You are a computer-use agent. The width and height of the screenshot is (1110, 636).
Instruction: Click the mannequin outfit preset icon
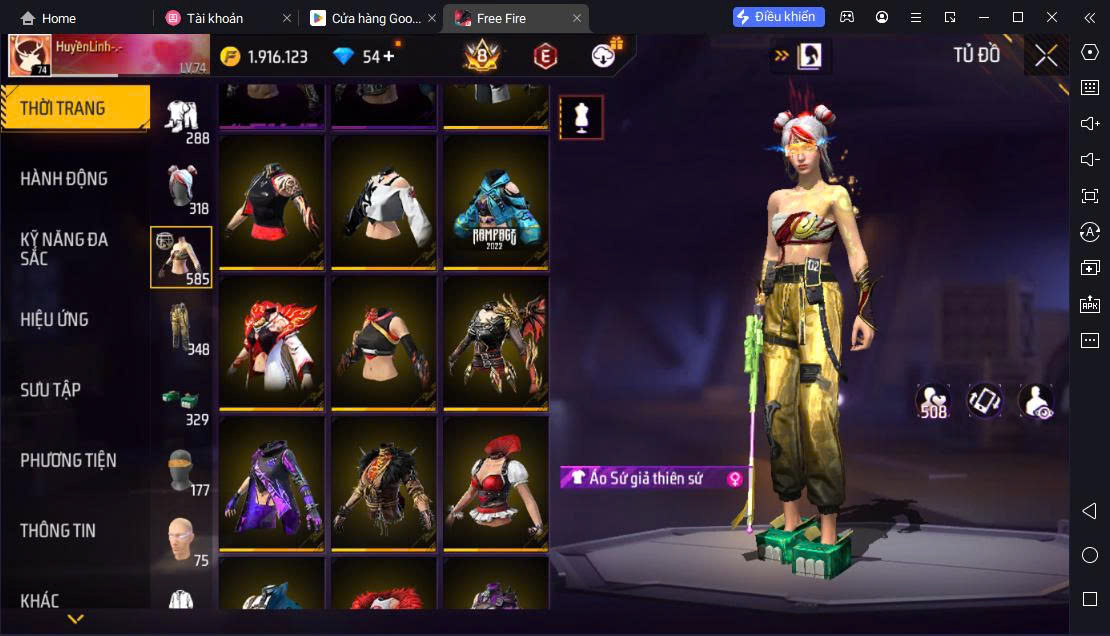click(581, 118)
